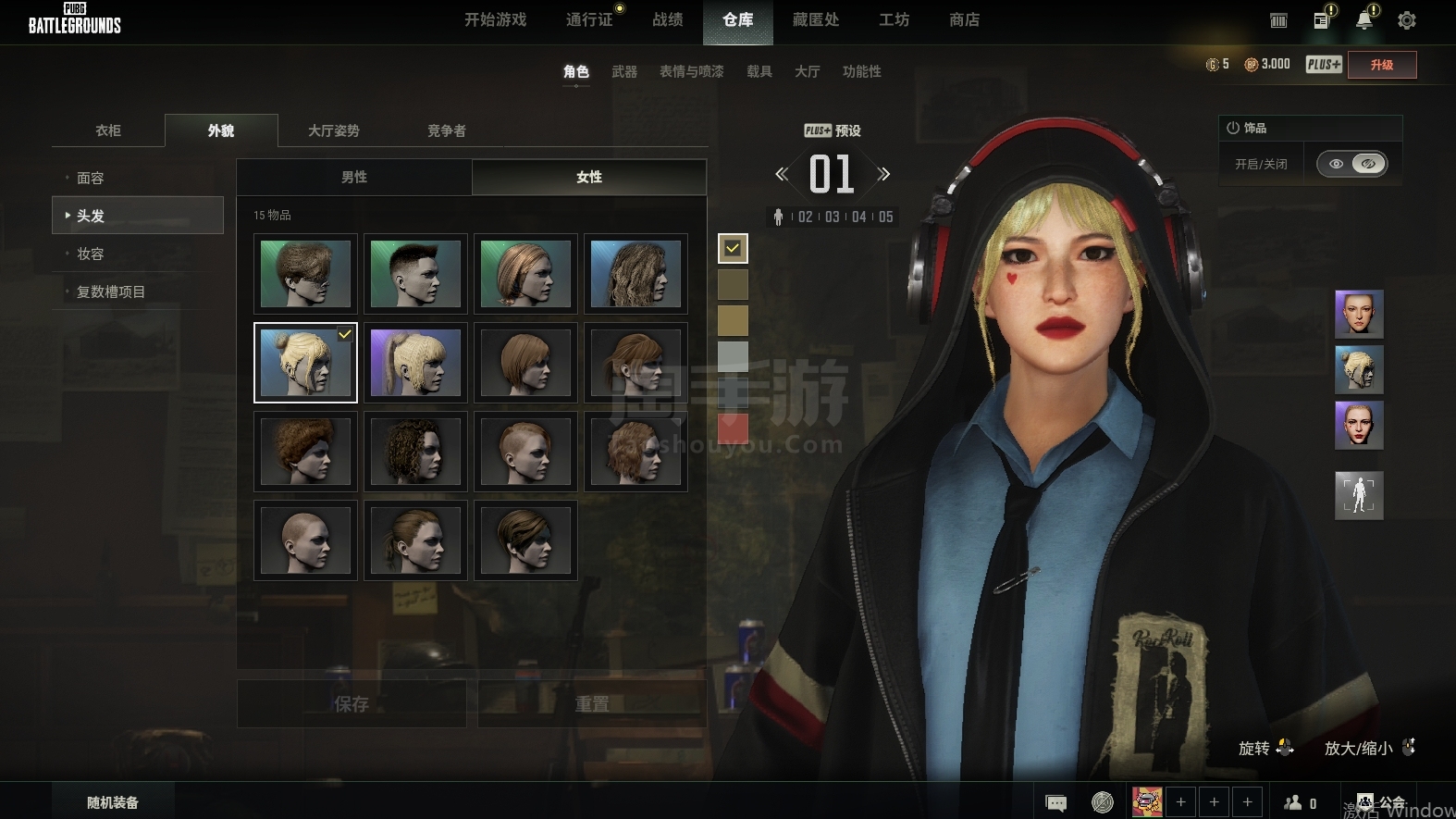Select the 妆容 makeup option
Screen dimensions: 1456x819
pyautogui.click(x=91, y=254)
